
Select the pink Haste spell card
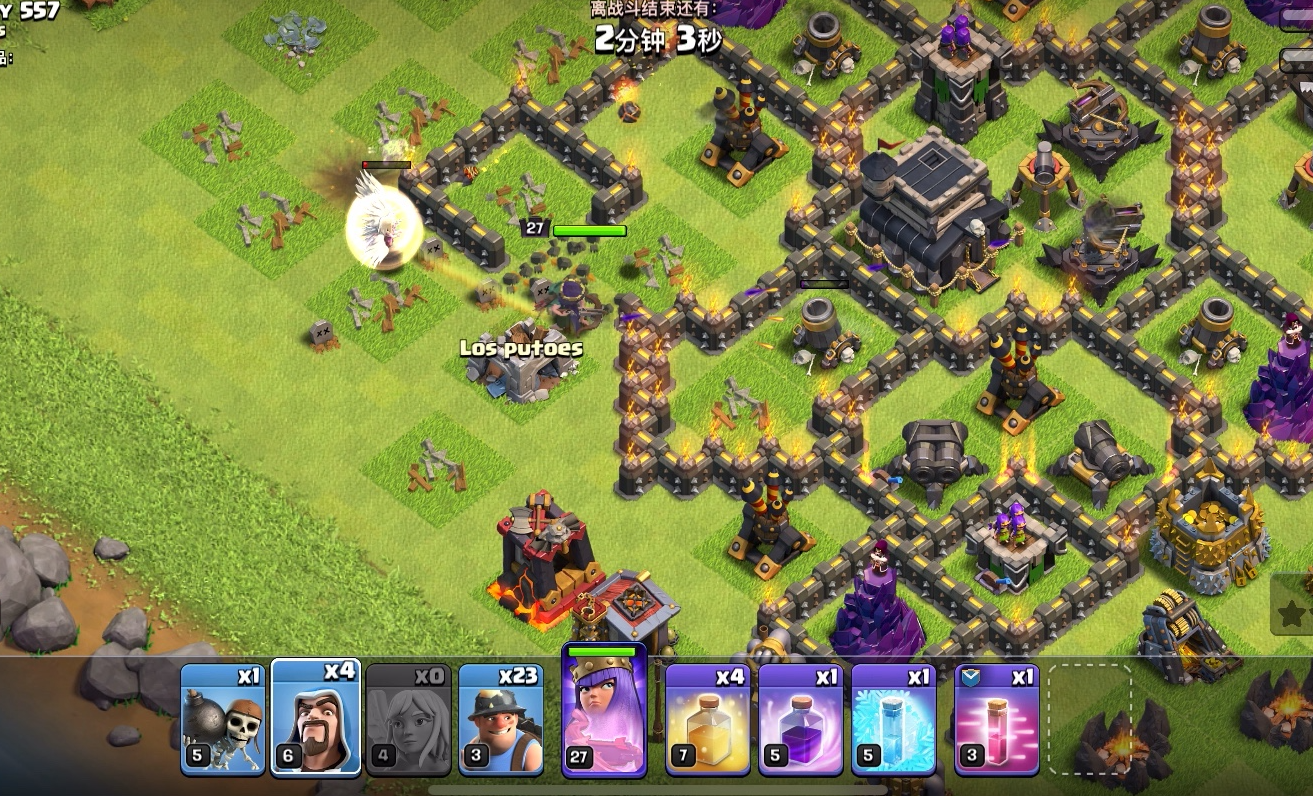pyautogui.click(x=996, y=718)
